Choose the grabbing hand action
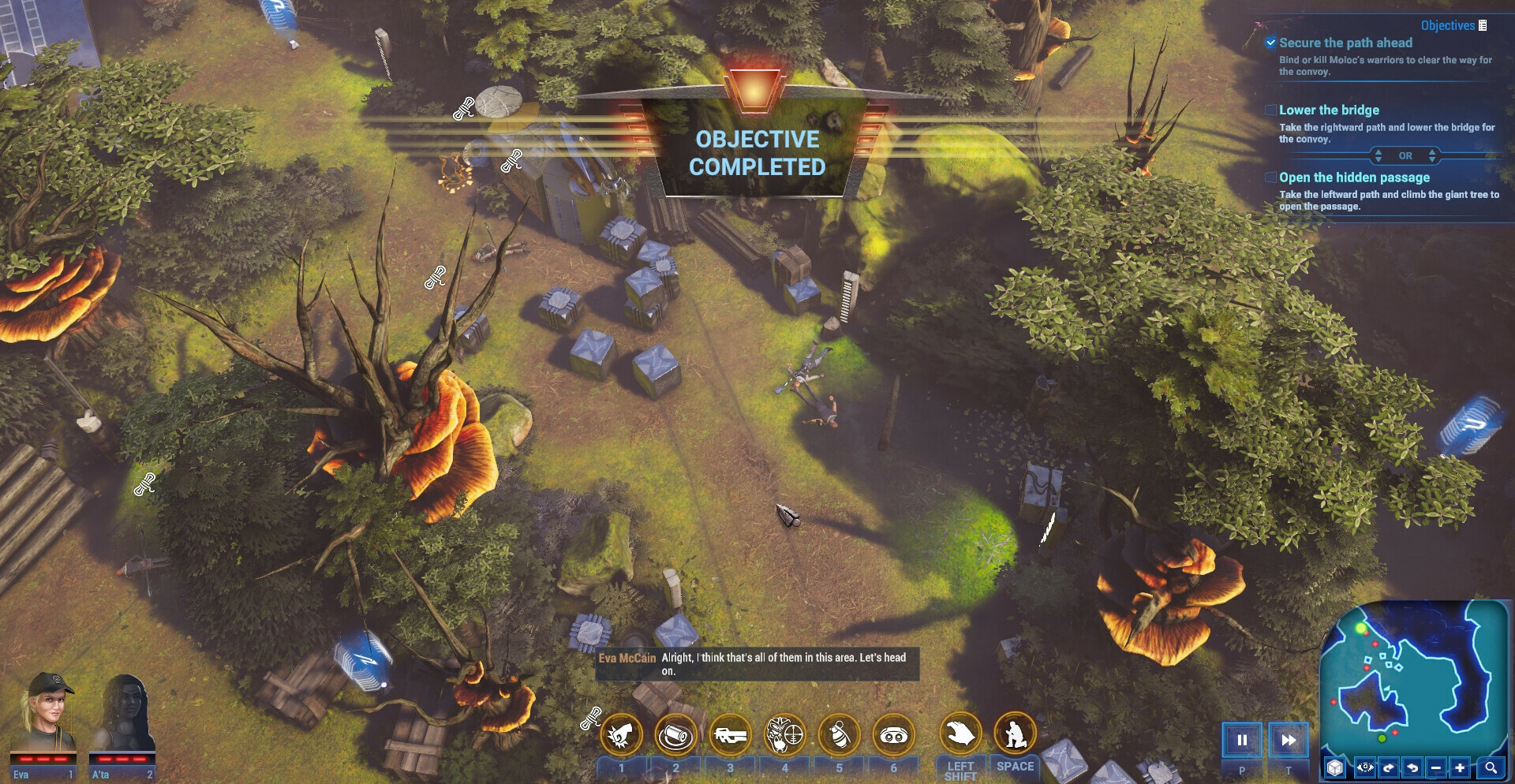Screen dimensions: 1515x784 (960, 734)
